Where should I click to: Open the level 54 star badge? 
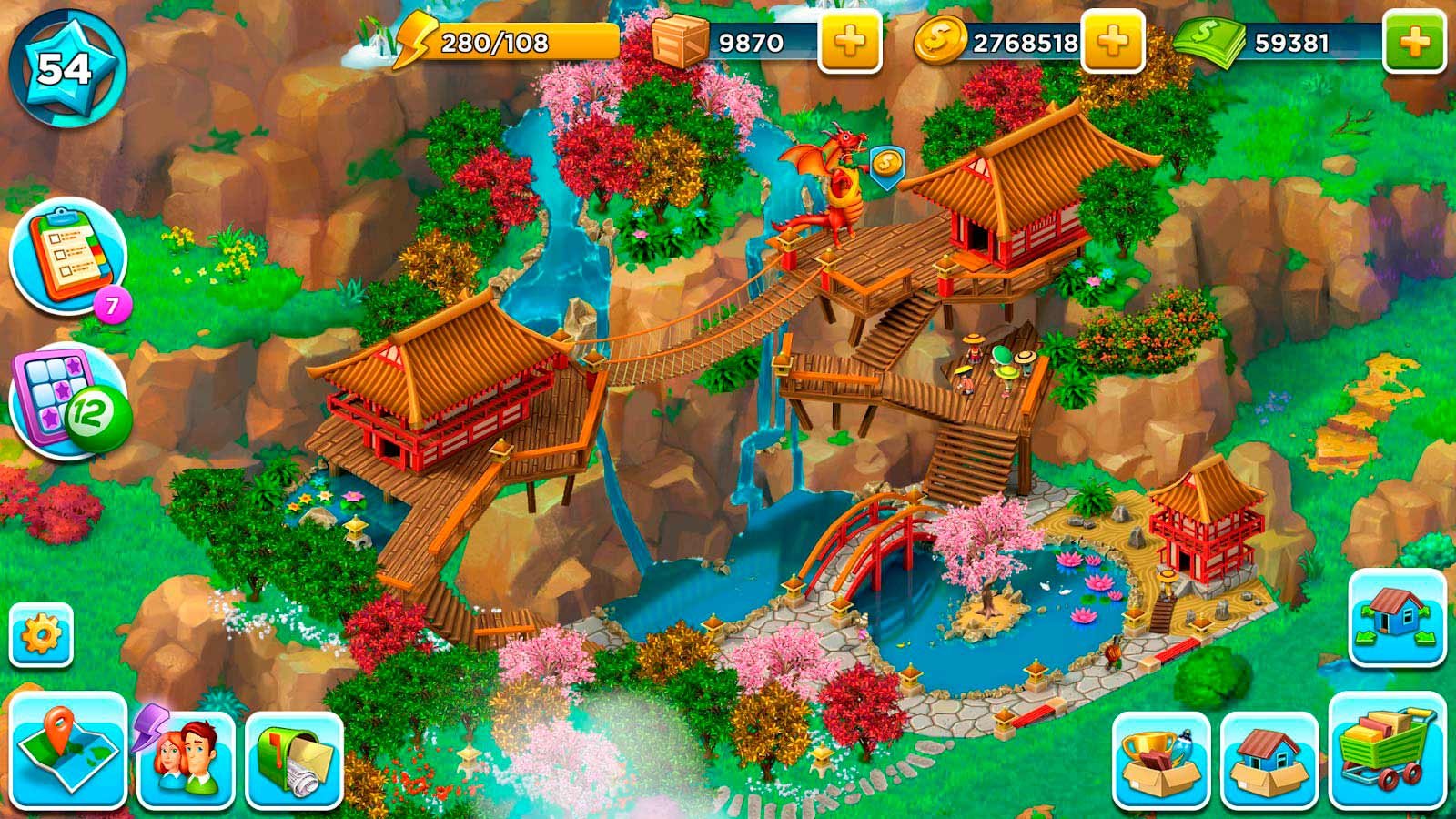tap(65, 69)
